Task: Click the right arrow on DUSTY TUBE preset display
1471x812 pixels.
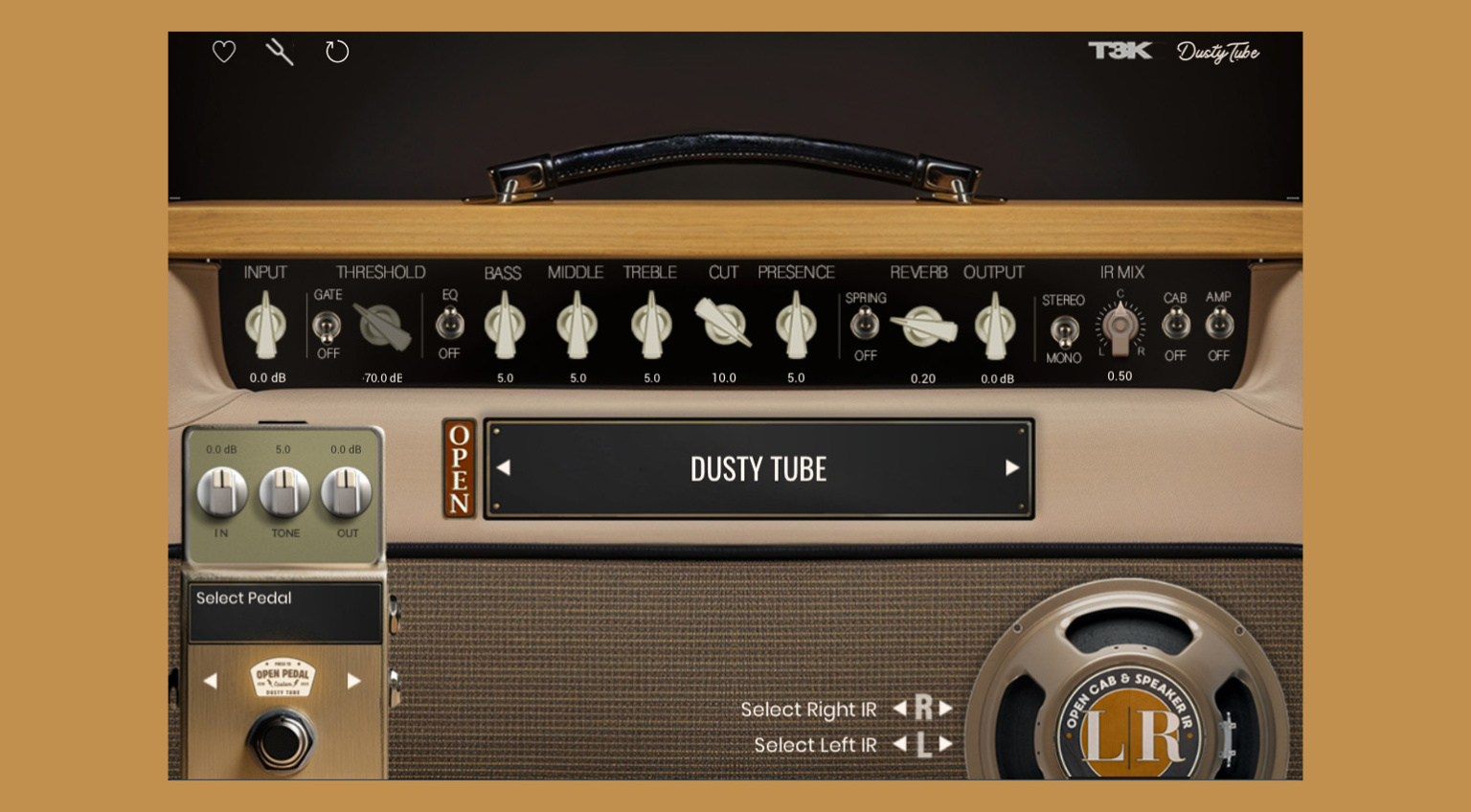Action: (x=1013, y=468)
